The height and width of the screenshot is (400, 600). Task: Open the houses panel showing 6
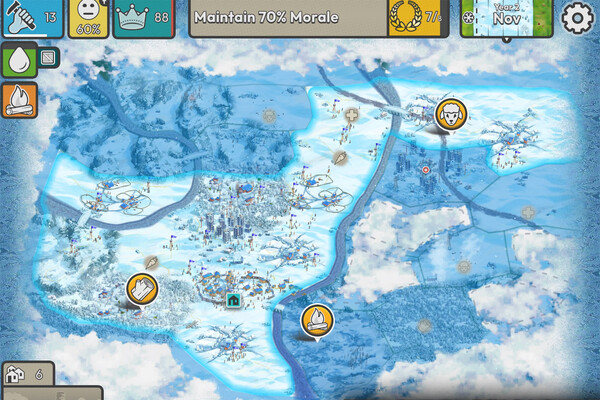pyautogui.click(x=27, y=374)
